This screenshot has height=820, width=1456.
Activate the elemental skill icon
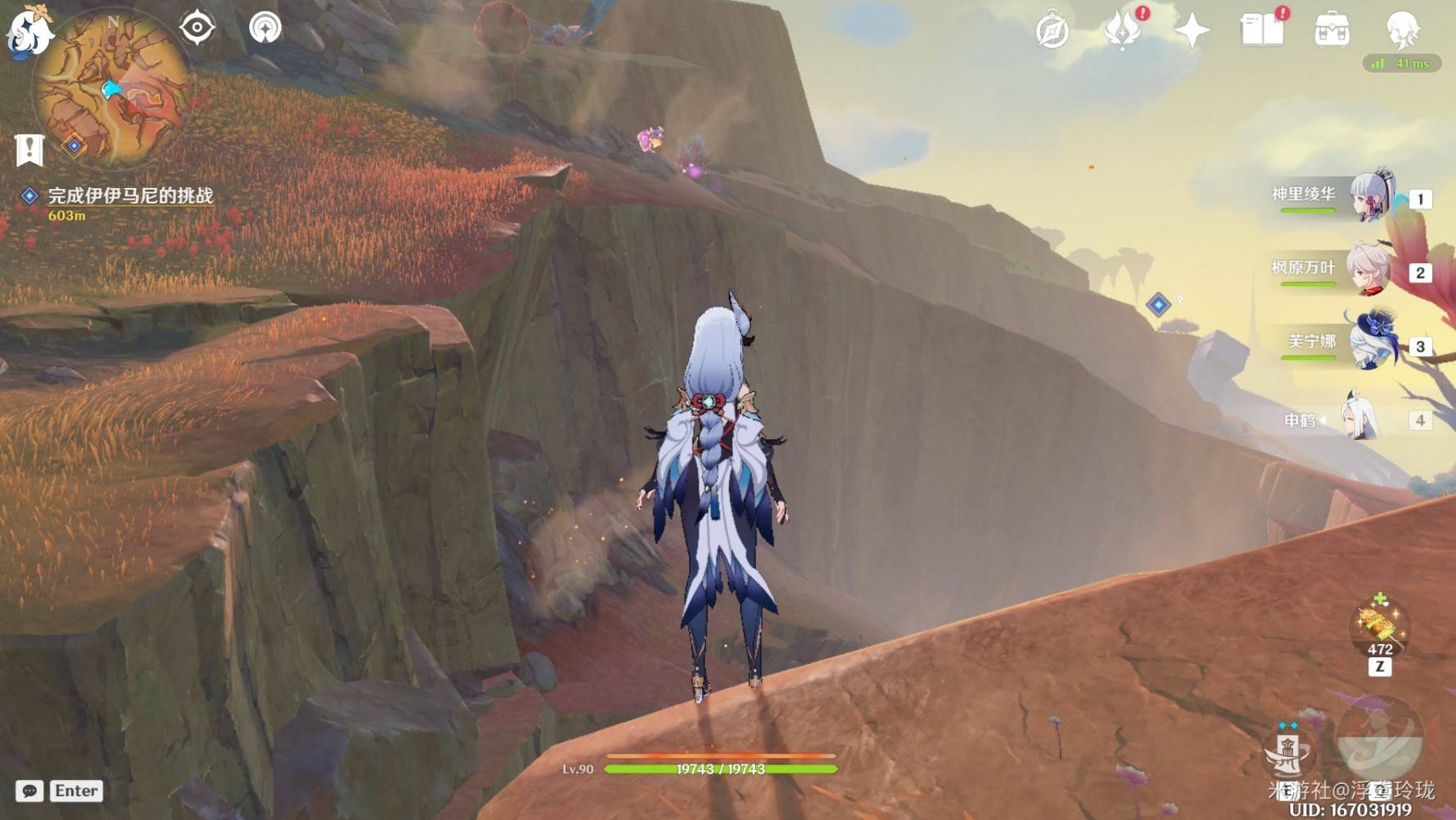tap(1288, 751)
